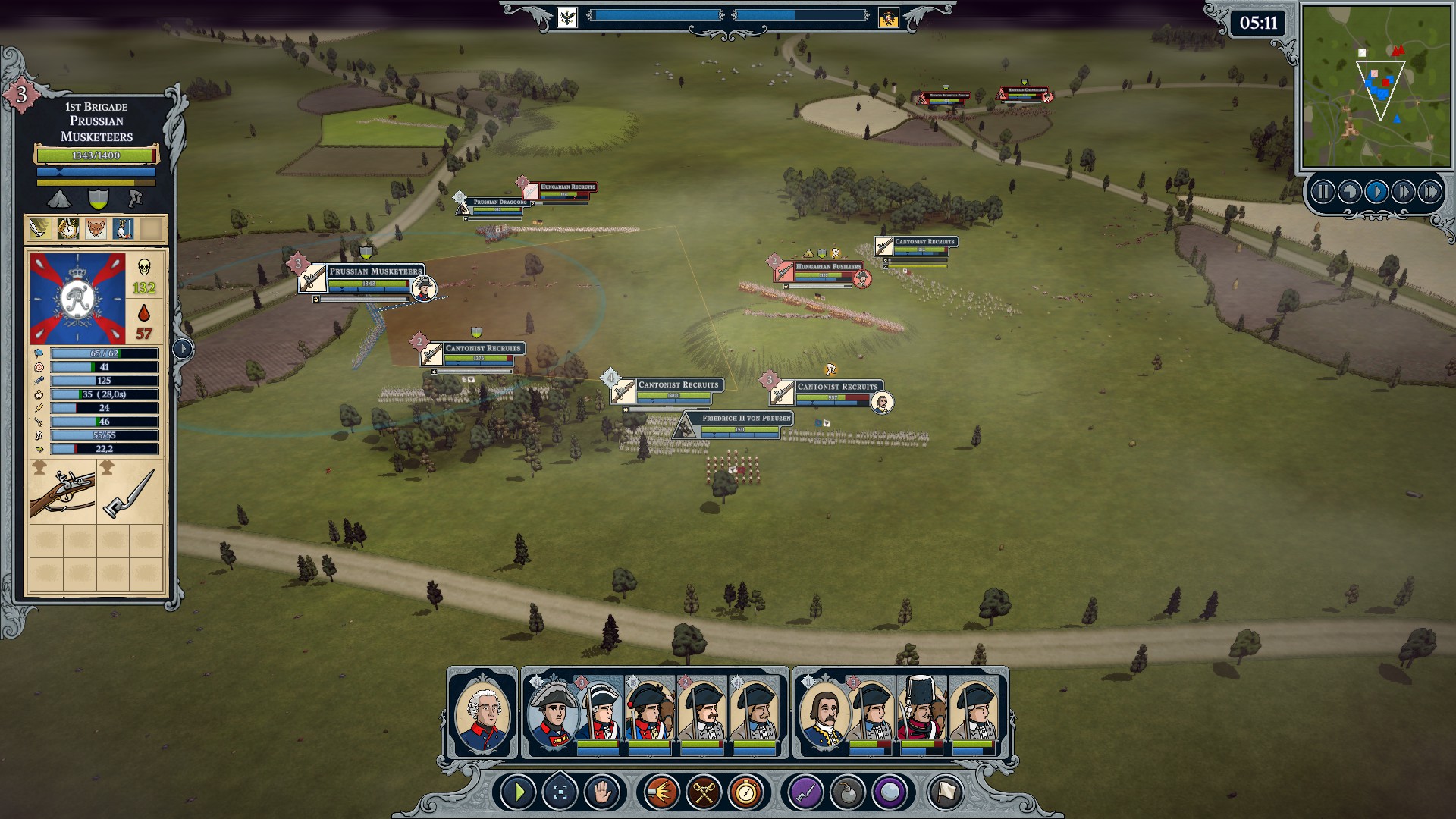The height and width of the screenshot is (819, 1456).
Task: Activate the green arrow move order
Action: 519,793
